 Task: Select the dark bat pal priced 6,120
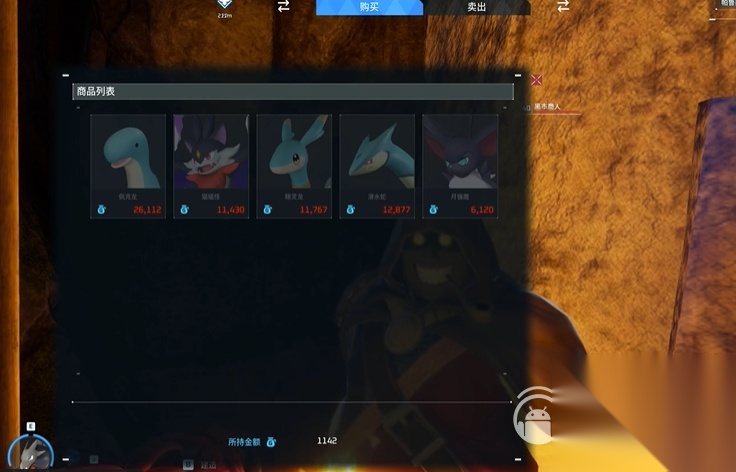point(460,165)
